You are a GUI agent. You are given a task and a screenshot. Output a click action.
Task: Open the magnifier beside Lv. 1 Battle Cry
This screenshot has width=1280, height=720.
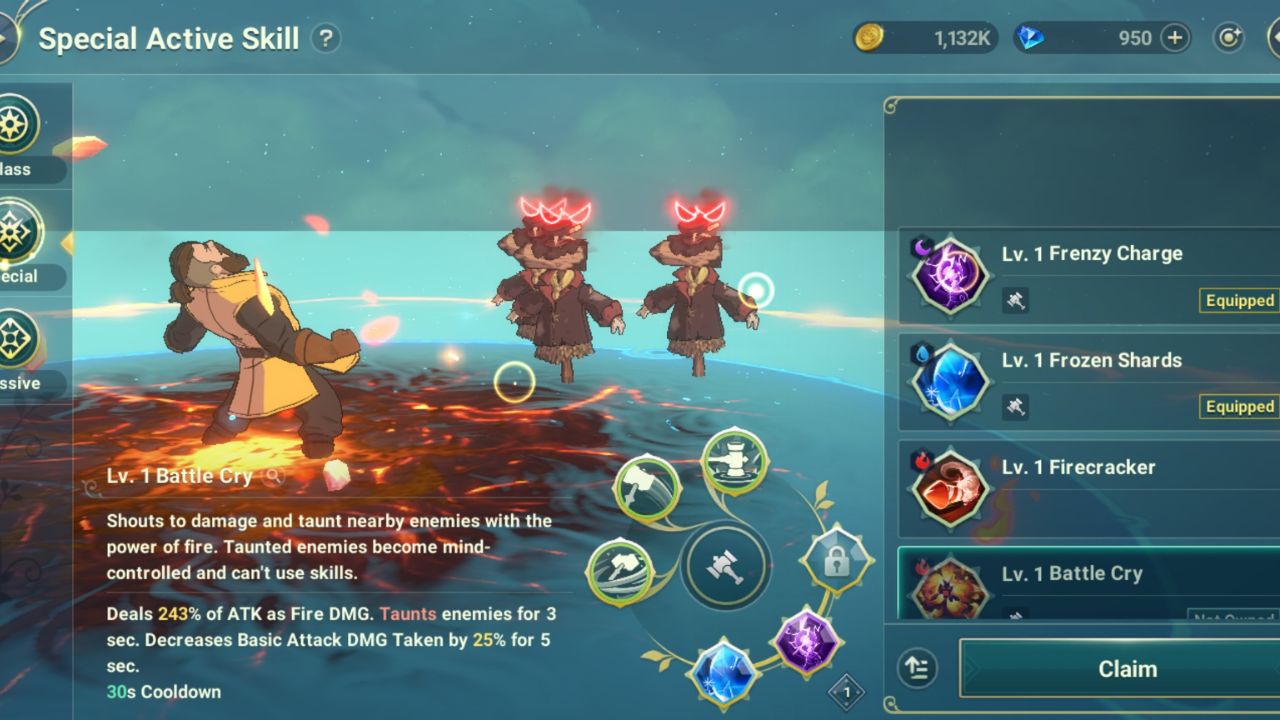pyautogui.click(x=273, y=476)
